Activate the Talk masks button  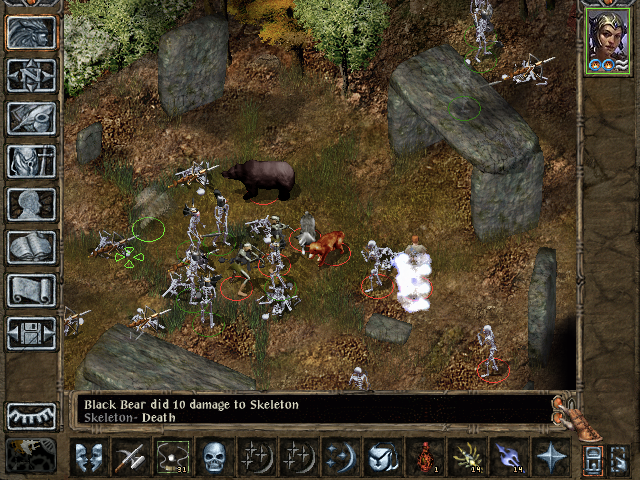click(x=88, y=457)
